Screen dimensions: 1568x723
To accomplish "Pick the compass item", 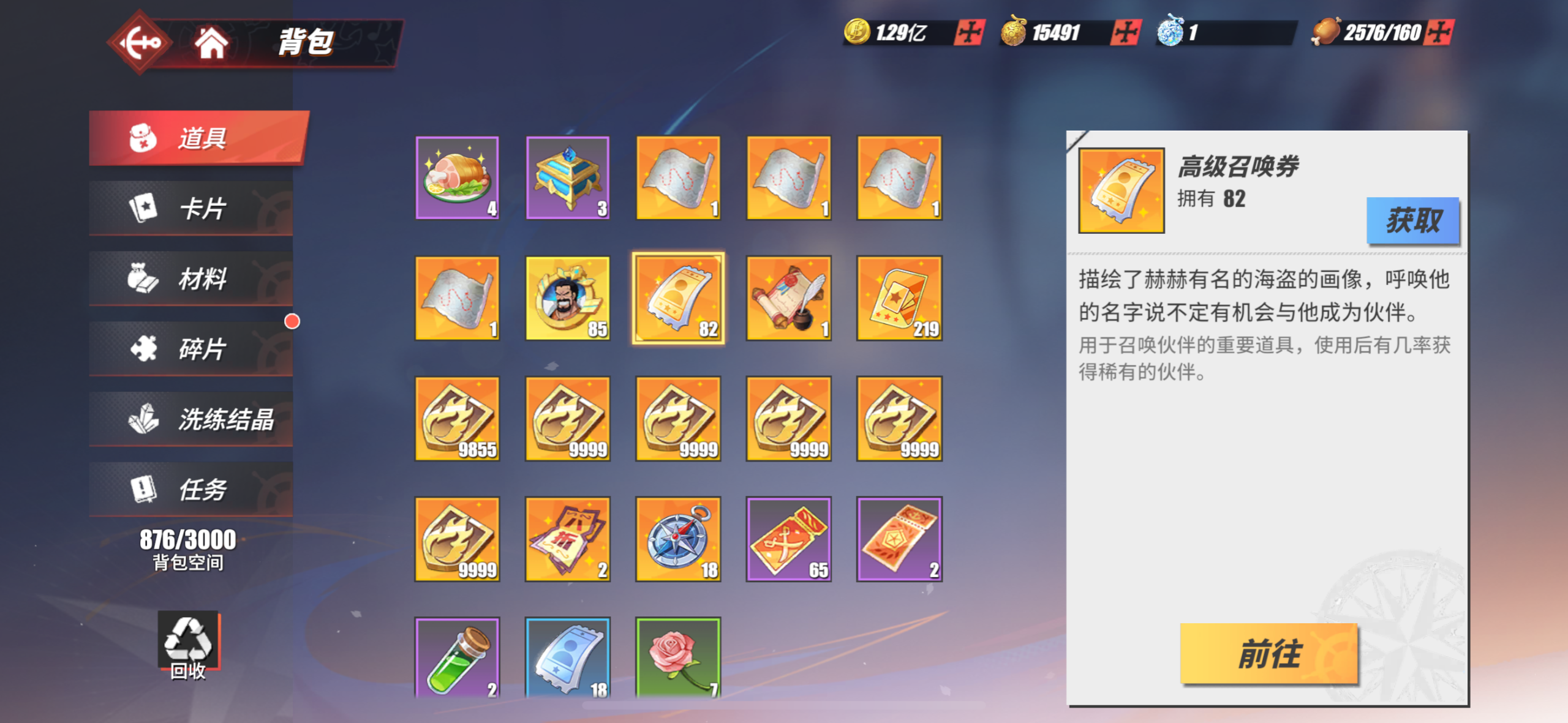I will click(x=678, y=539).
